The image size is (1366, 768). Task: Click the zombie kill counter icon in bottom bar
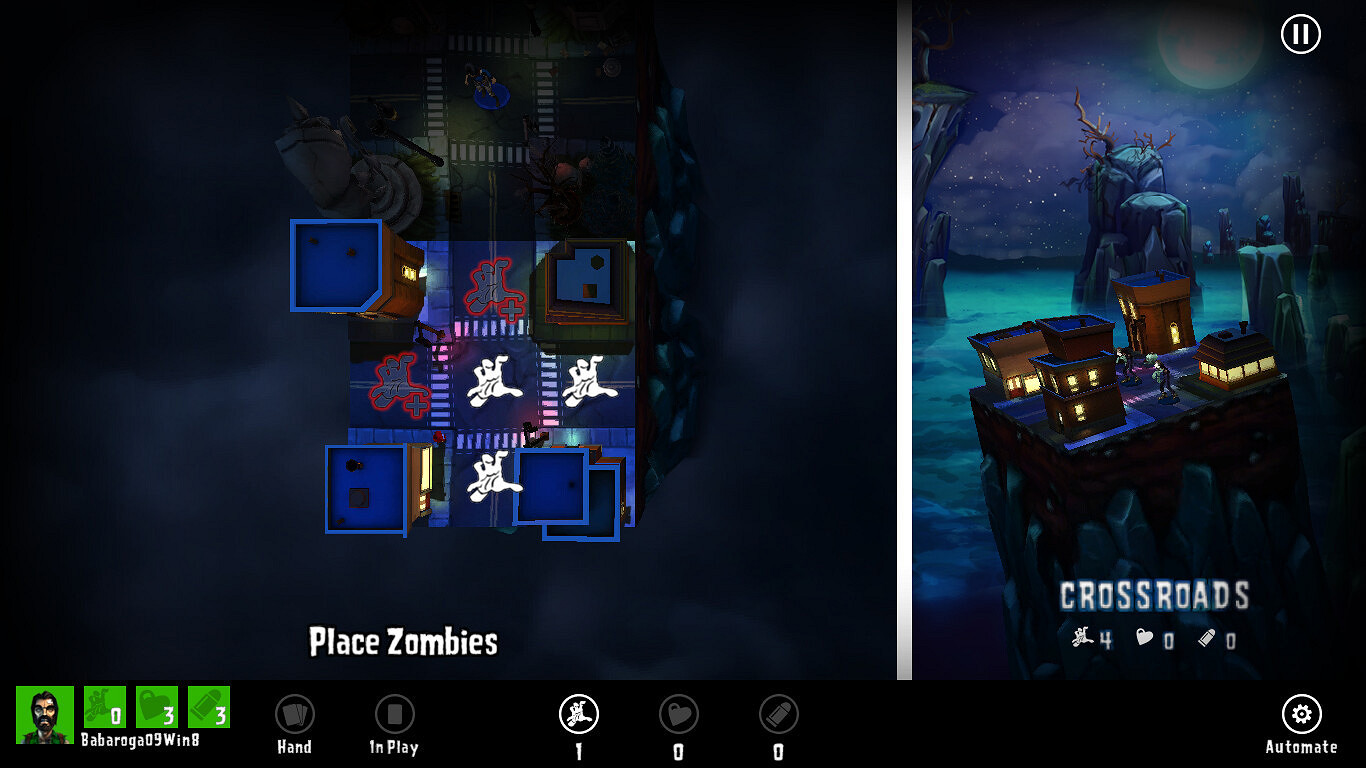(577, 714)
